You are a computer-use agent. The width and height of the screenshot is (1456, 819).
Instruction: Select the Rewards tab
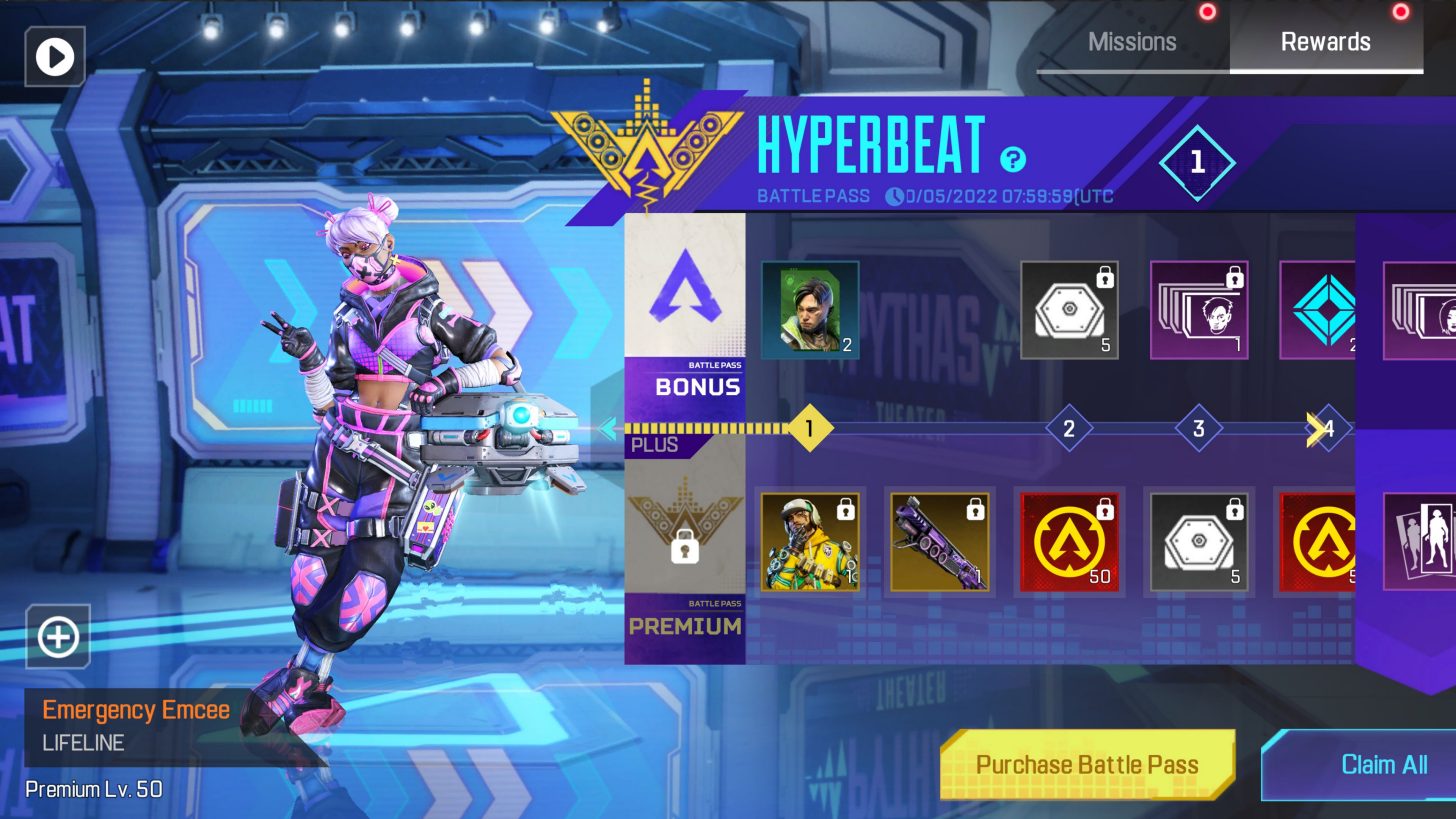1326,42
